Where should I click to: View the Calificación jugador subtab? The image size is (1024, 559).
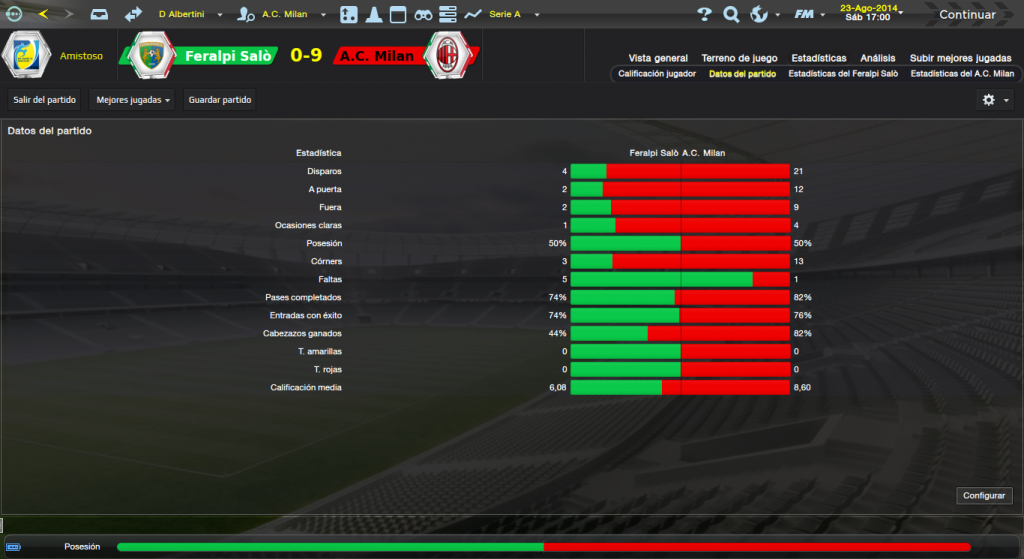pos(657,74)
